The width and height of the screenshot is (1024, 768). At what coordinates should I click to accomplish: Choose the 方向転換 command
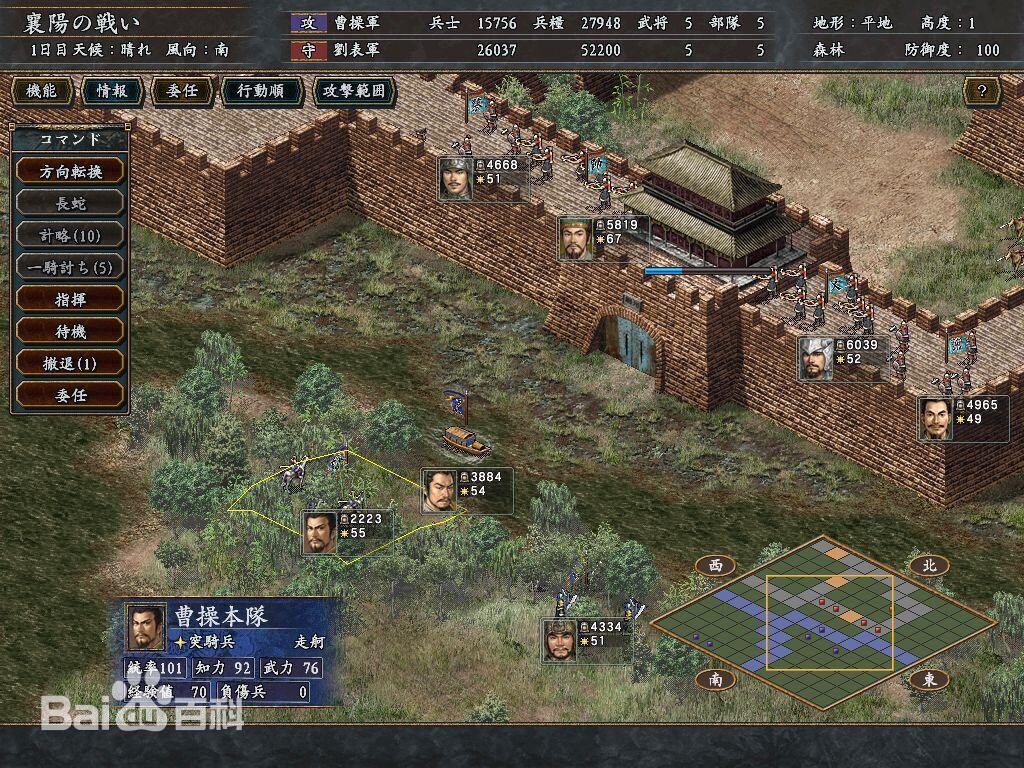pos(70,171)
